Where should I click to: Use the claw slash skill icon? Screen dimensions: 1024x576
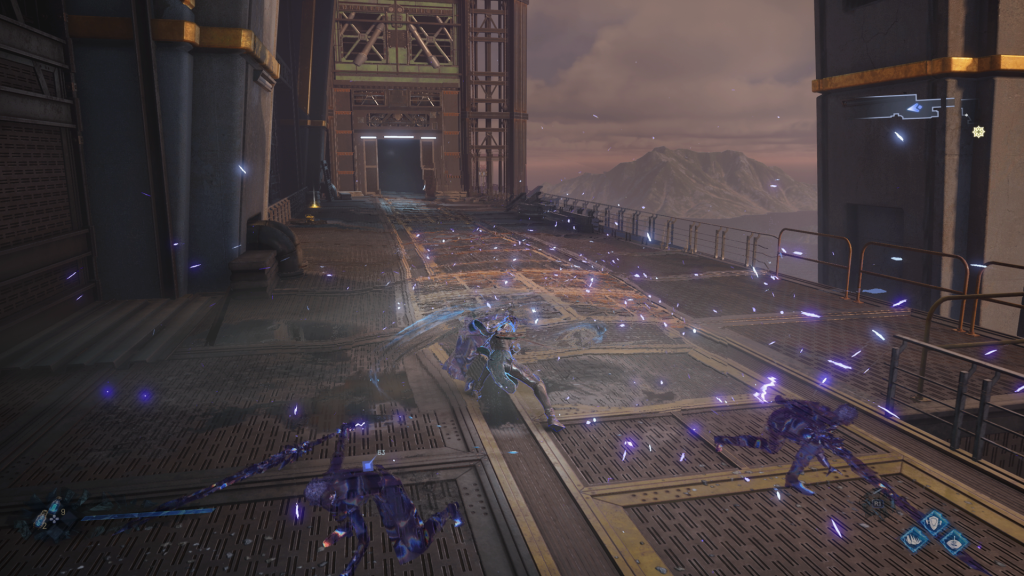(x=915, y=540)
